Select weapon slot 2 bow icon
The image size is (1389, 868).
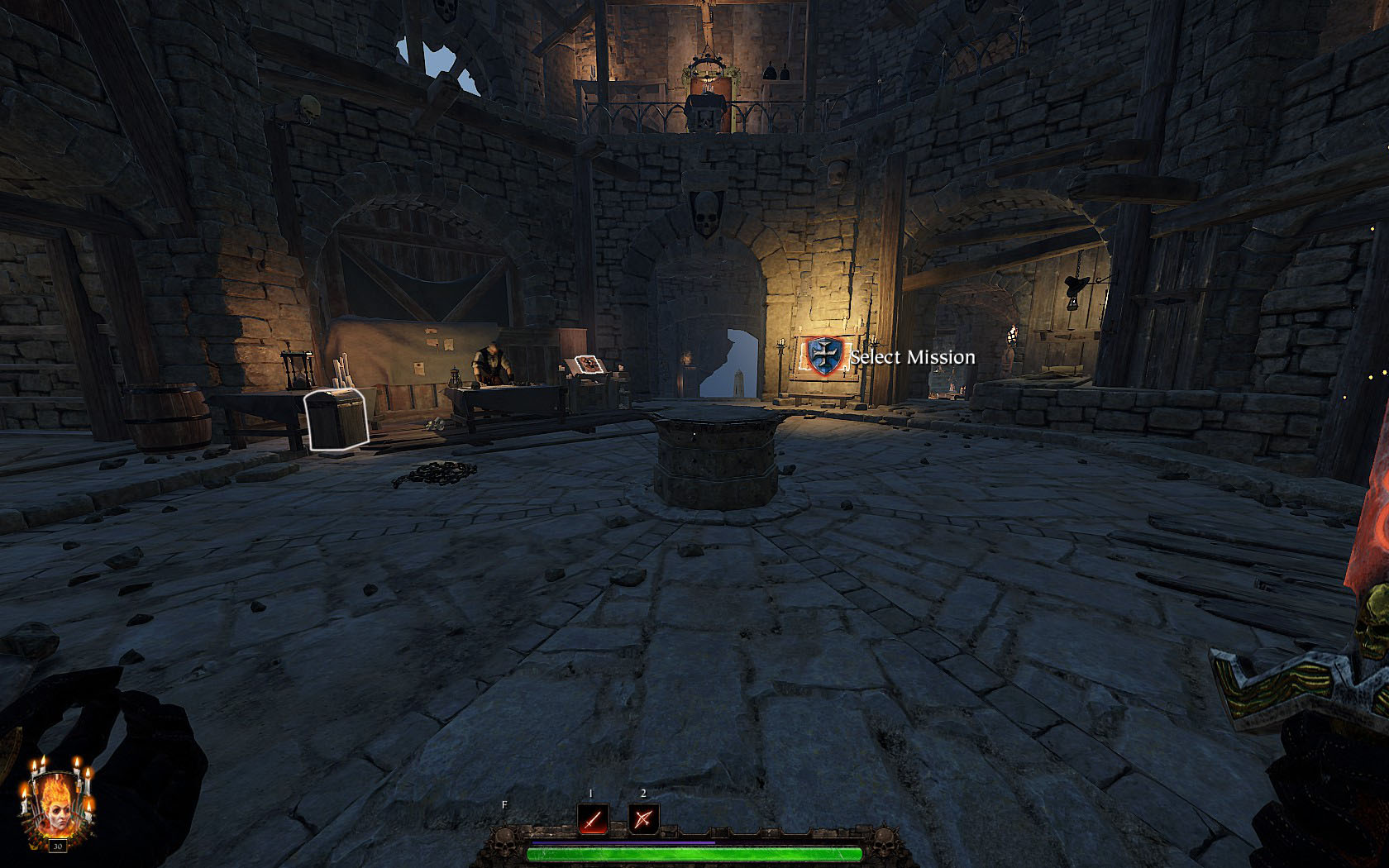click(x=645, y=818)
